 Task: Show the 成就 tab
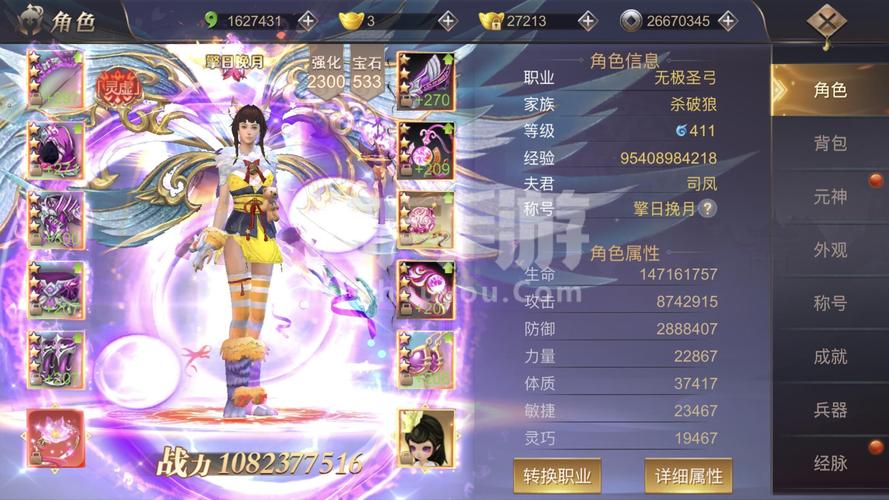click(x=829, y=356)
